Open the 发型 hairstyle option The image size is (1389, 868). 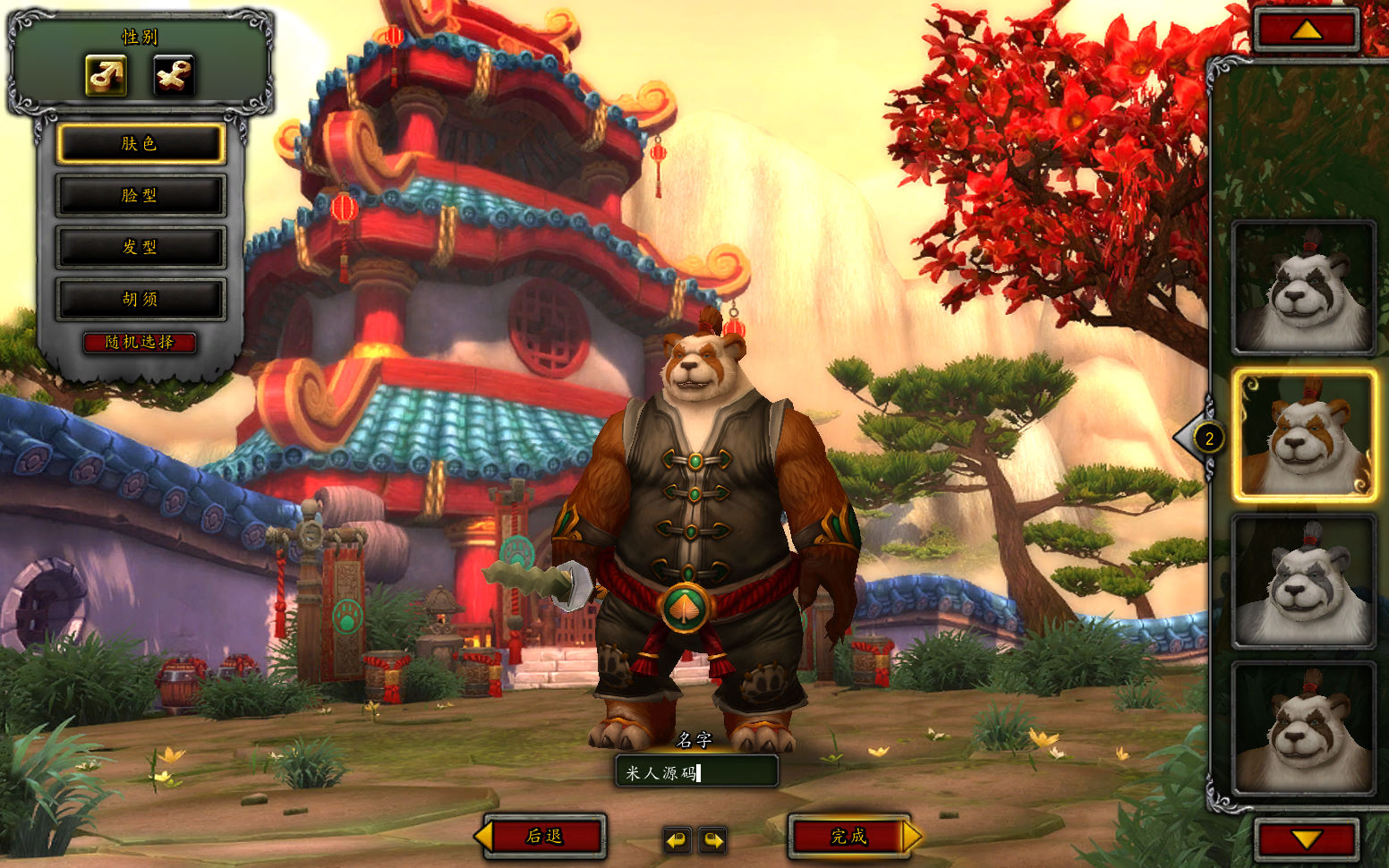click(140, 247)
